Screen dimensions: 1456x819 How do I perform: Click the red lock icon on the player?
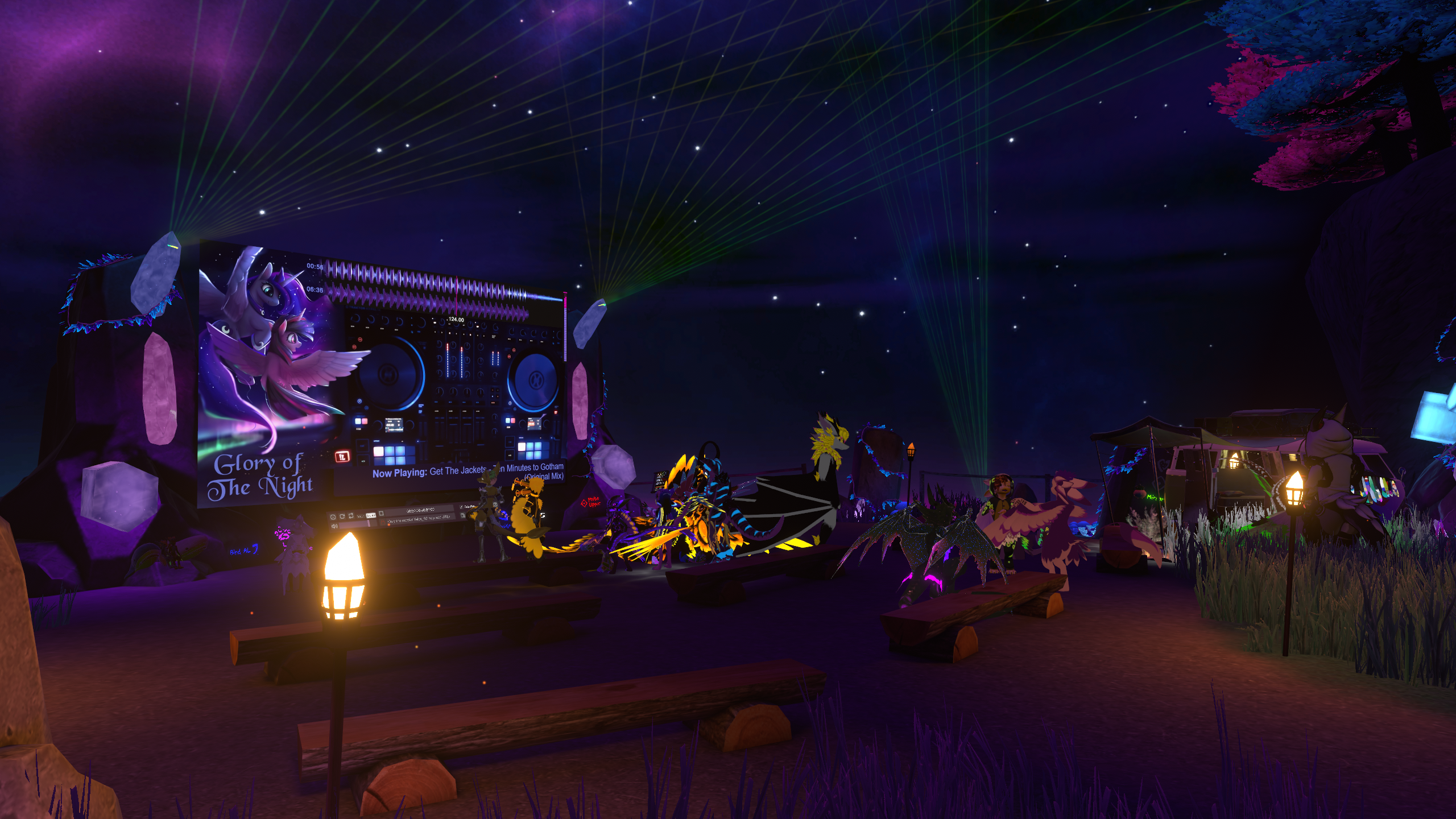point(383,522)
